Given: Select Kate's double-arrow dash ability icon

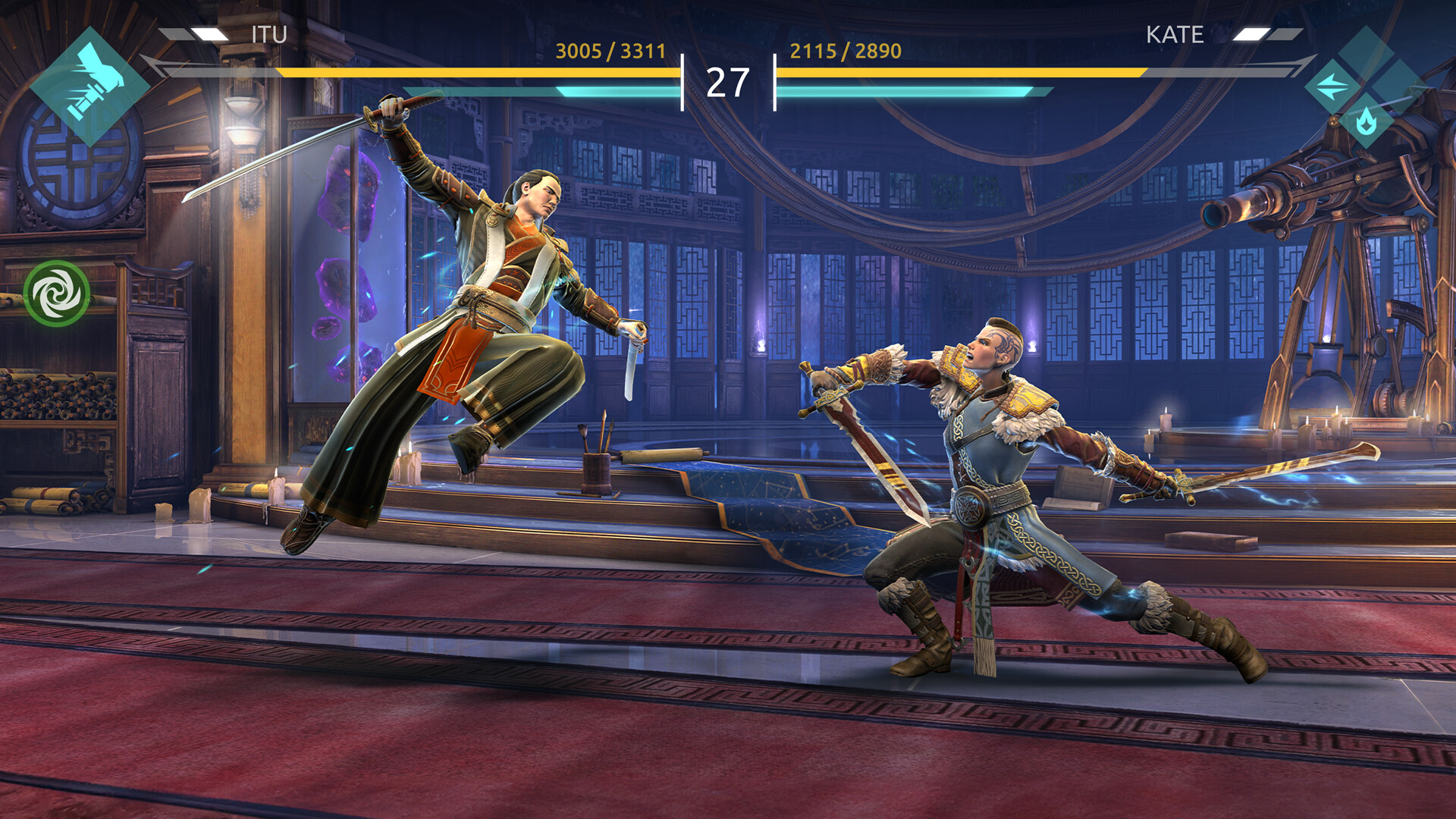Looking at the screenshot, I should [1332, 86].
